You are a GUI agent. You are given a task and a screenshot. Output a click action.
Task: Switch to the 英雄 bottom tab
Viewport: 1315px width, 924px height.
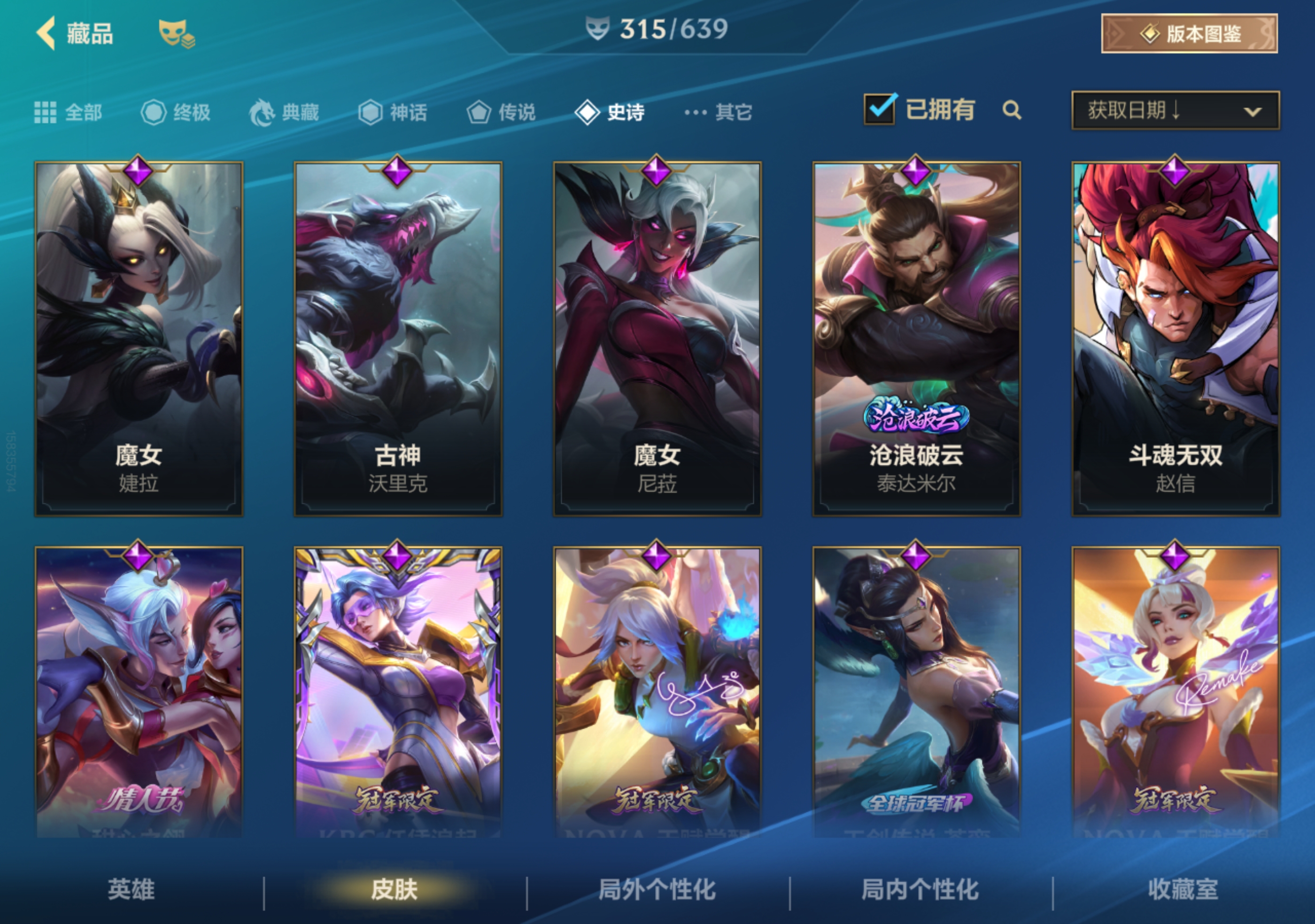click(131, 890)
